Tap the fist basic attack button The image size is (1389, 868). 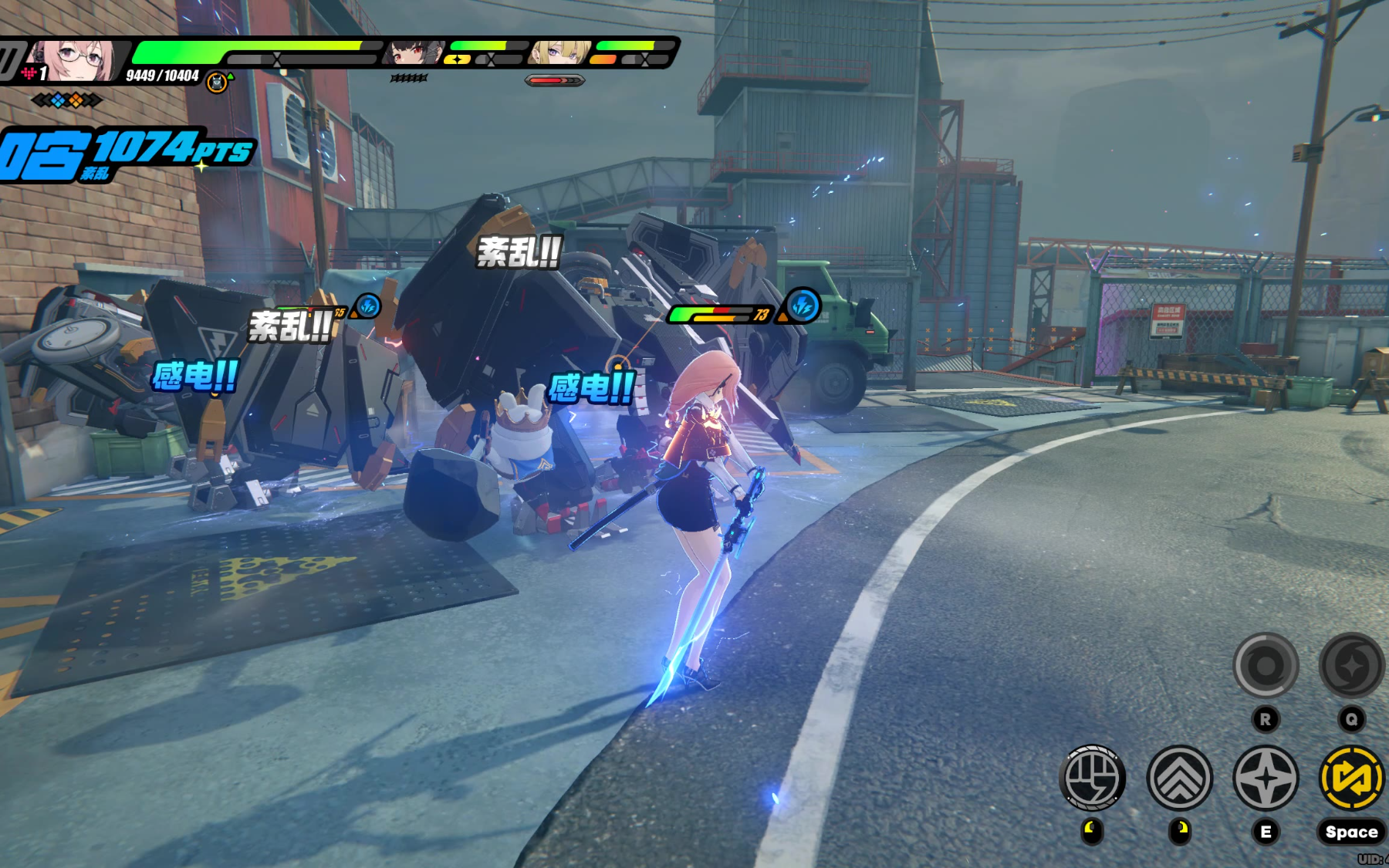(1093, 778)
